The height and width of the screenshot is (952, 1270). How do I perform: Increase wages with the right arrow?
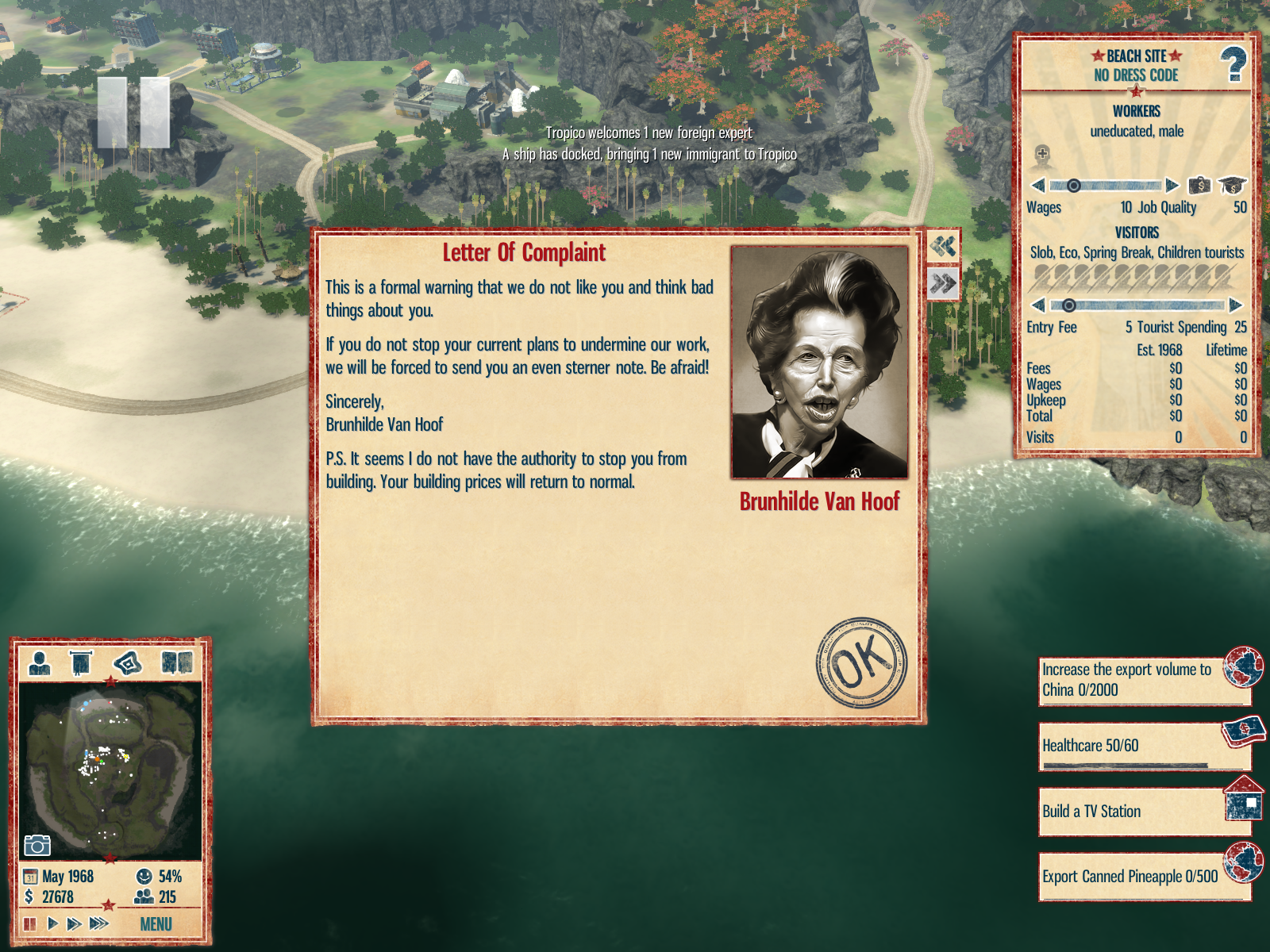point(1172,186)
